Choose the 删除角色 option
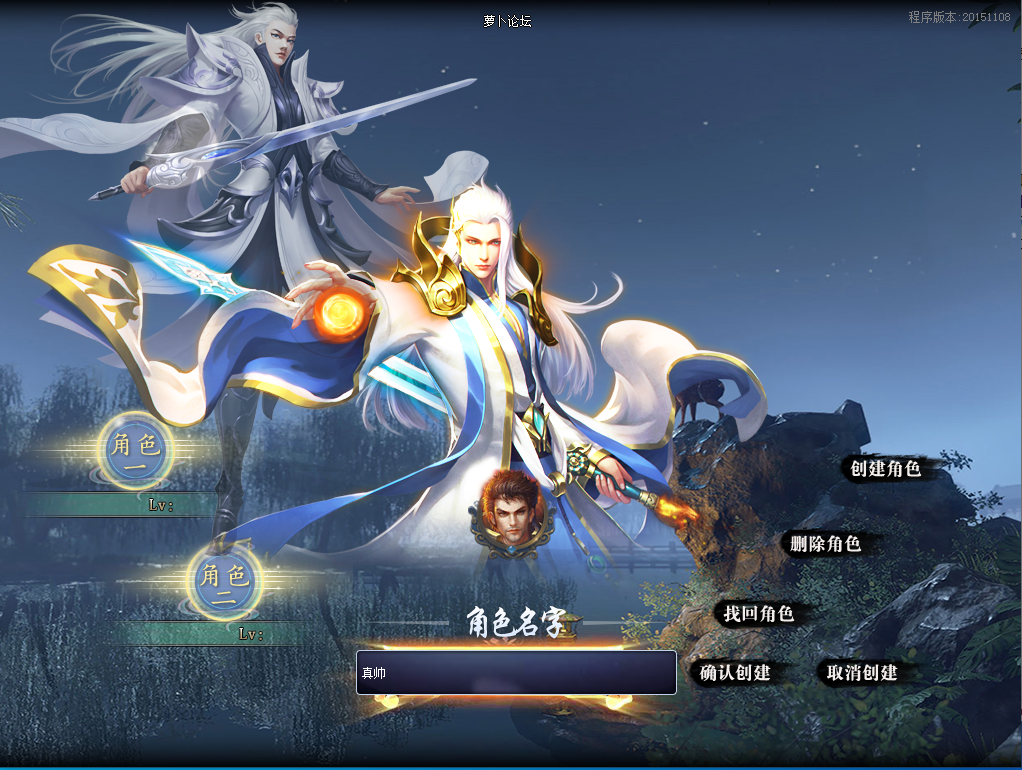 (825, 544)
